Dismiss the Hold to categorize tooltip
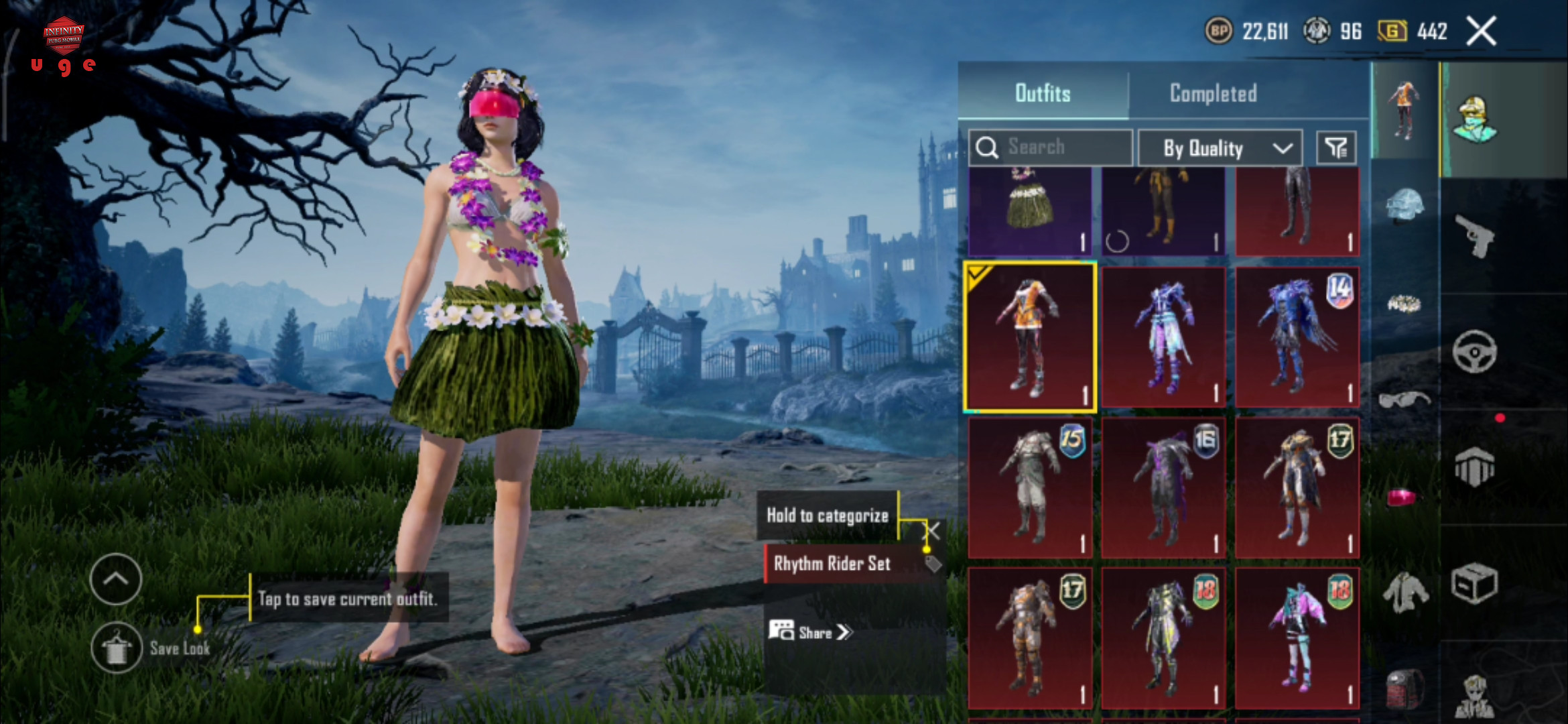The height and width of the screenshot is (724, 1568). (x=933, y=531)
